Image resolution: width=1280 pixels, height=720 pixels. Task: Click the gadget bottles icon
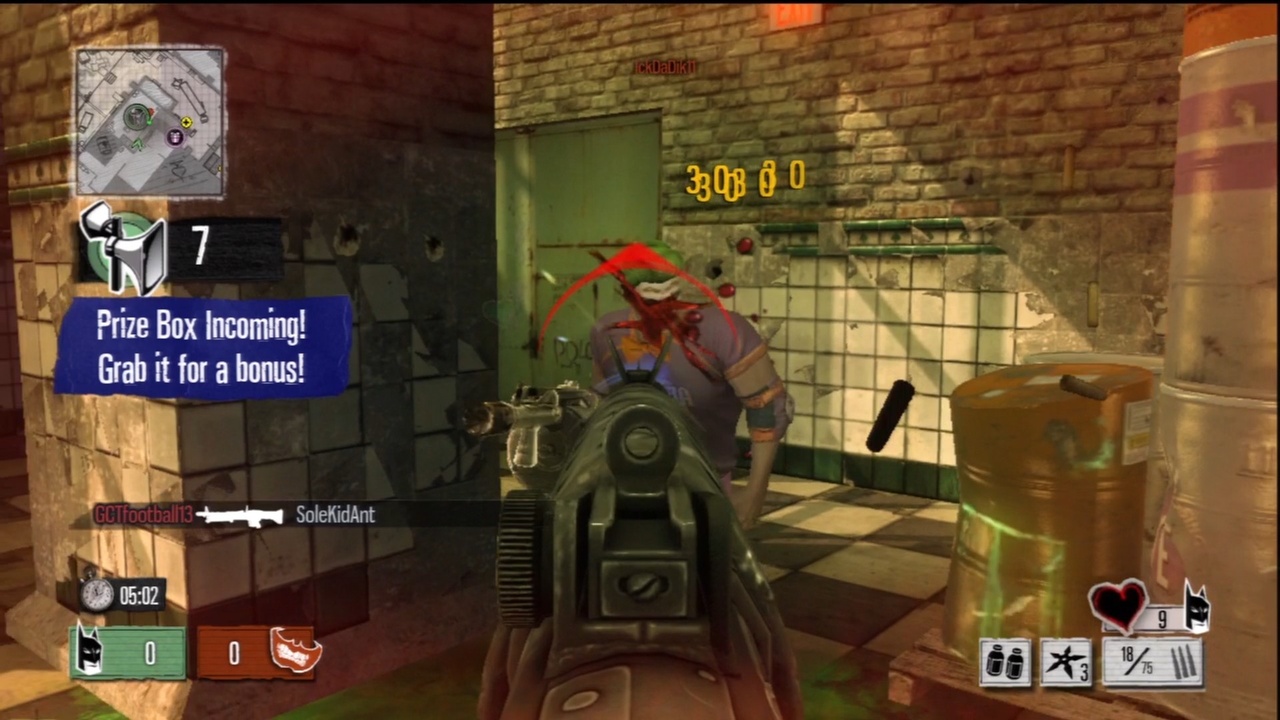point(1005,660)
